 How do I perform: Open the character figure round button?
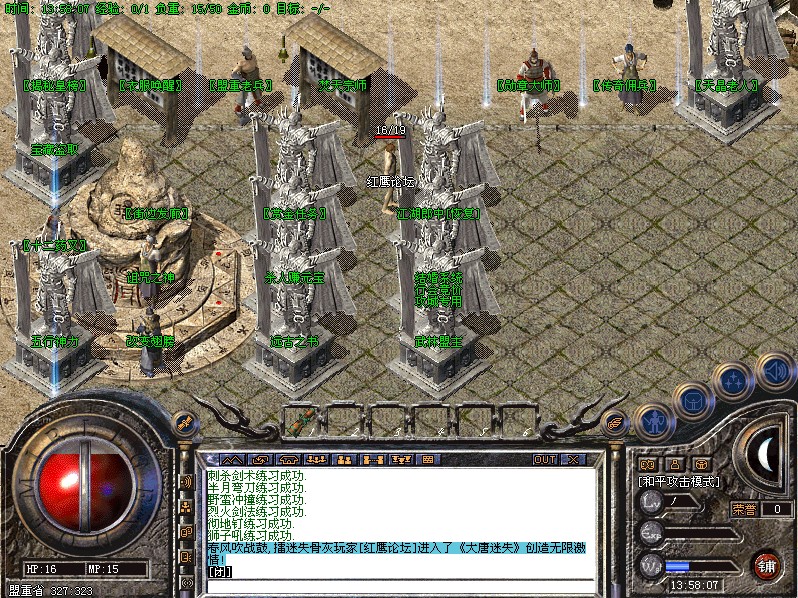(x=653, y=421)
